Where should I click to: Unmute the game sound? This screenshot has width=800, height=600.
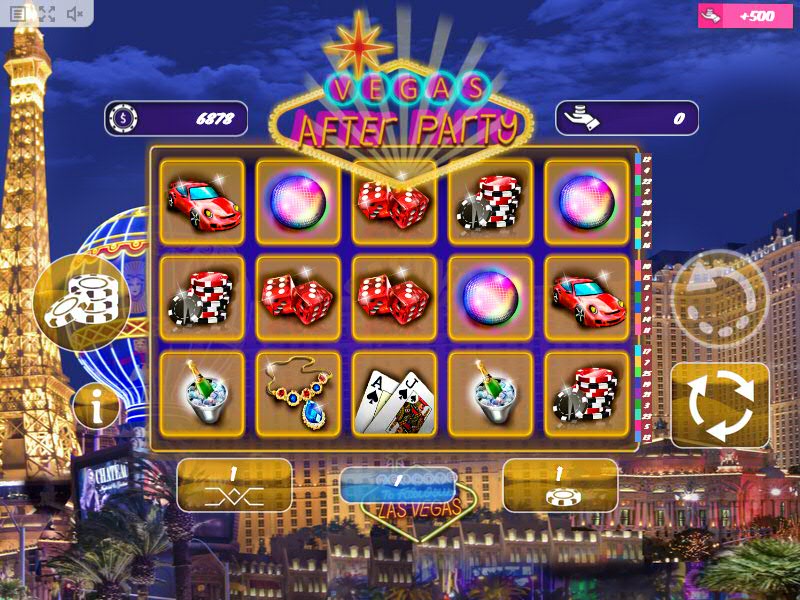point(75,14)
